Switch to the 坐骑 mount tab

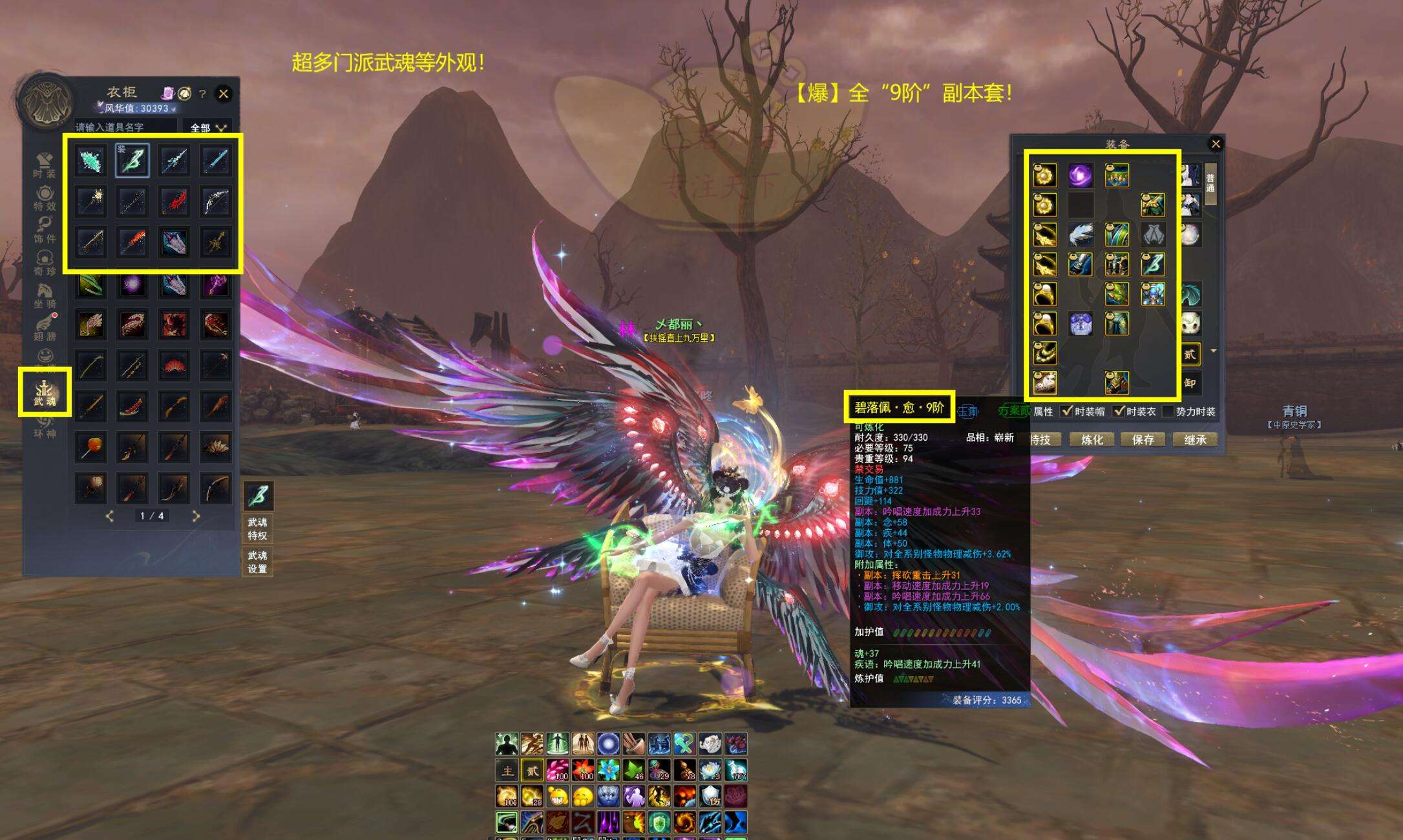(x=45, y=295)
